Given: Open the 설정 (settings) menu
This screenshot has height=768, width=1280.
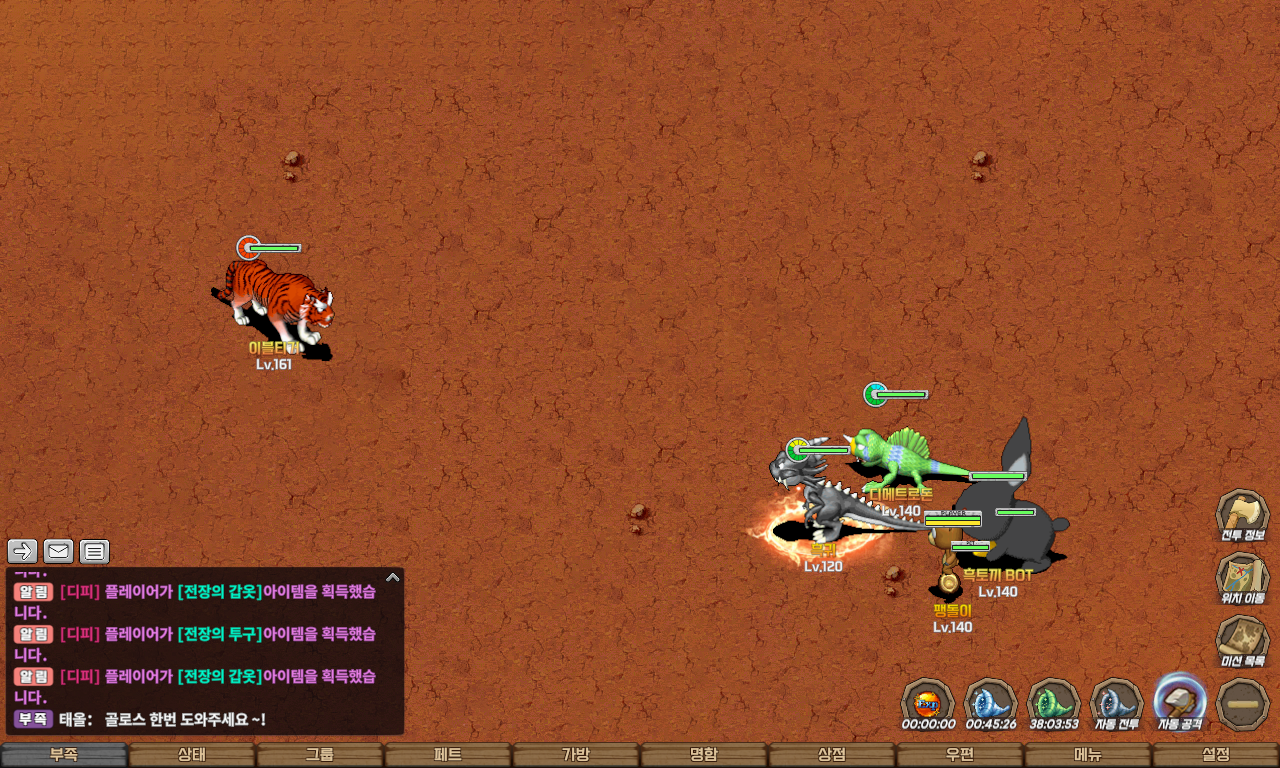Looking at the screenshot, I should click(1216, 755).
